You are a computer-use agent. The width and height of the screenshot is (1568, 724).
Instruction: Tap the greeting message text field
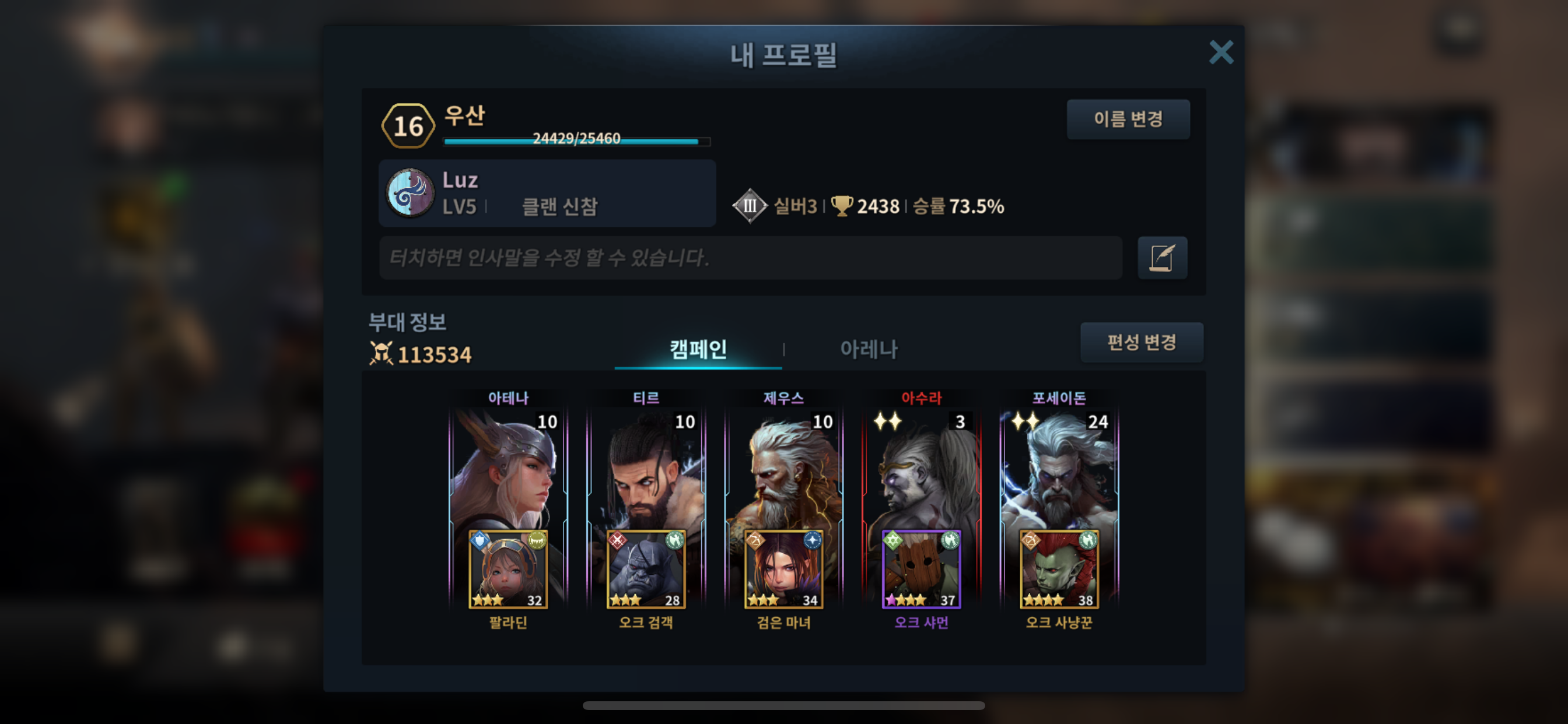point(750,258)
